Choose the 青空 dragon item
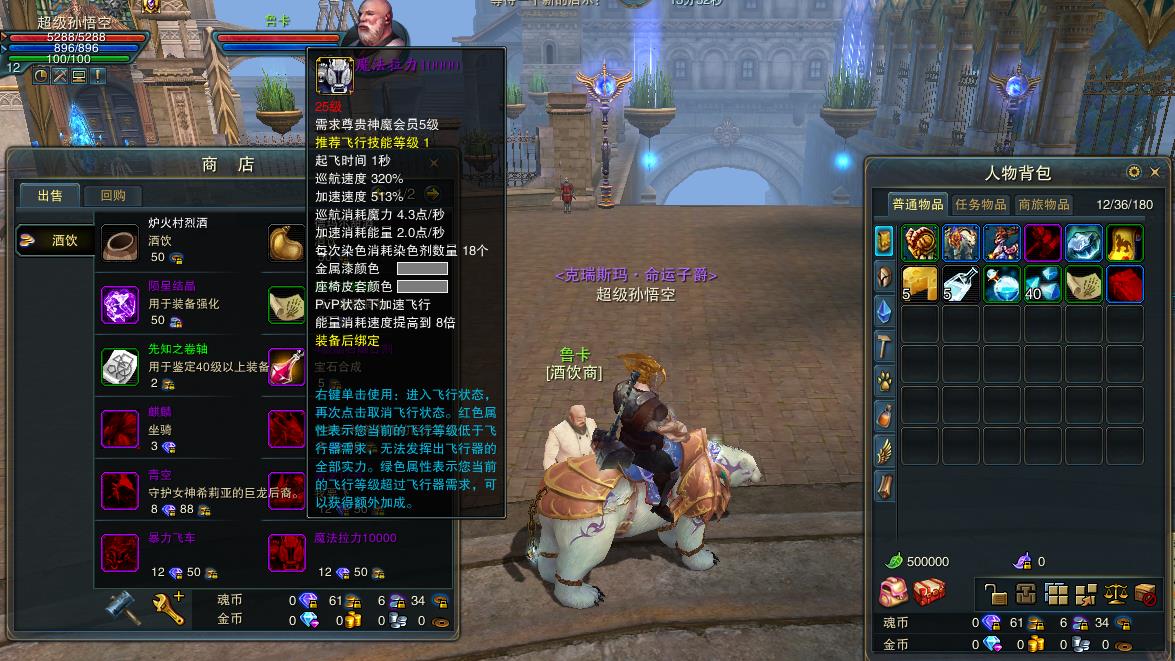 (121, 491)
